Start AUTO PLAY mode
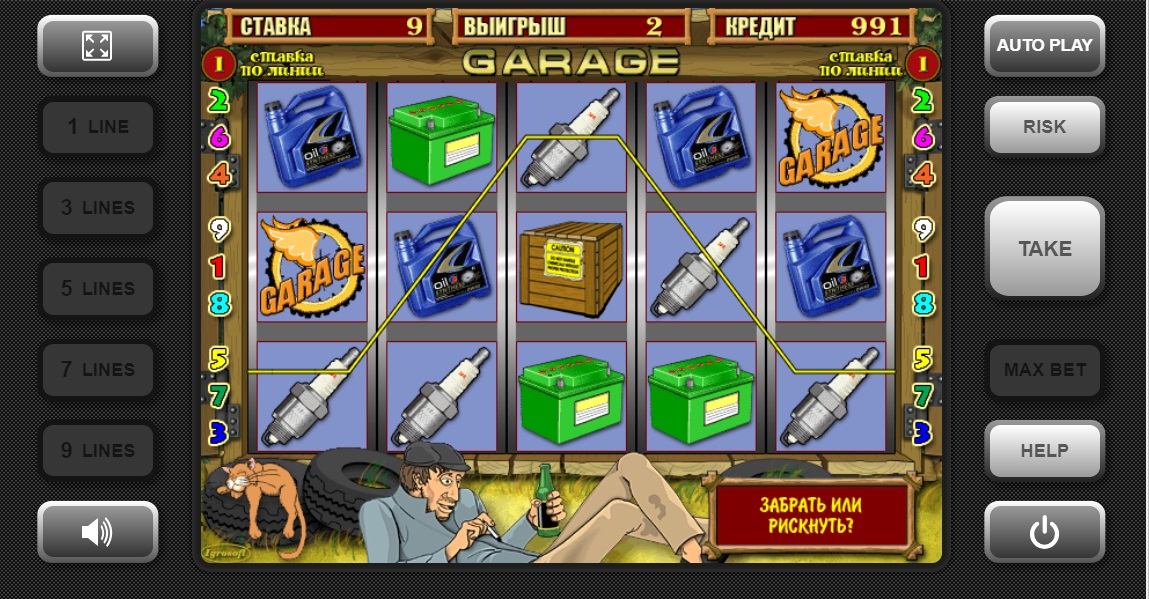 [1044, 45]
